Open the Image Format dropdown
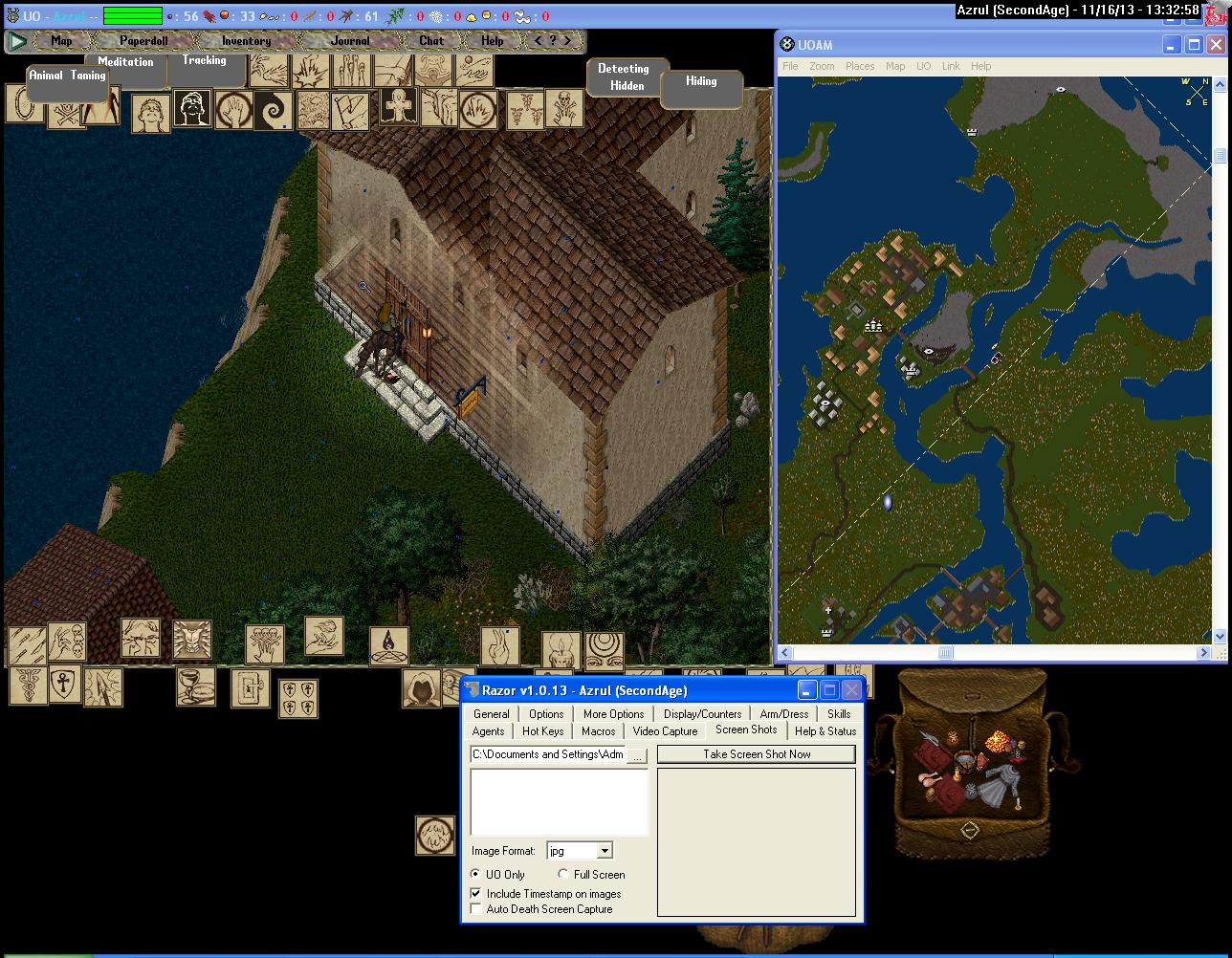 click(x=605, y=851)
